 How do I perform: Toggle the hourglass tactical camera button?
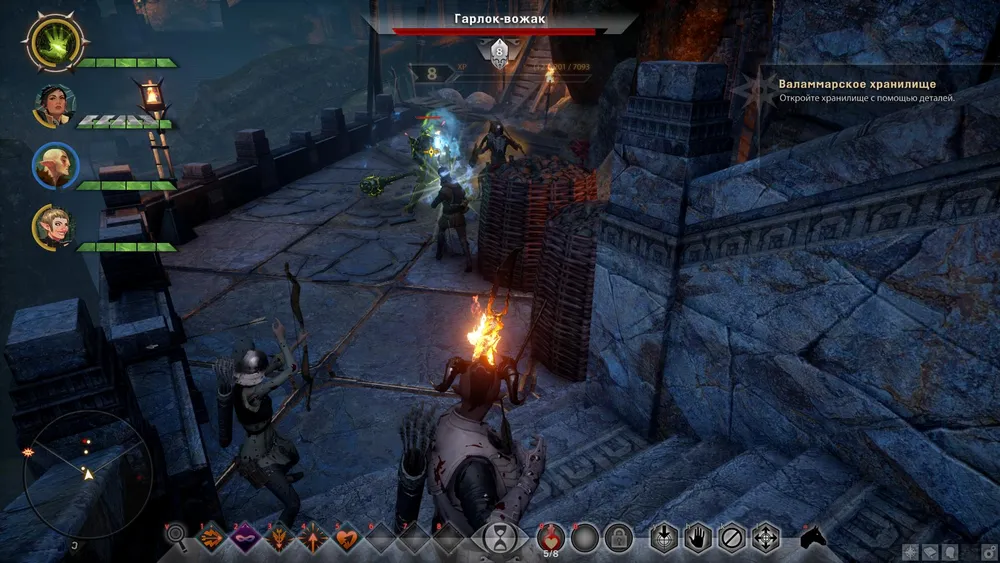[x=495, y=538]
